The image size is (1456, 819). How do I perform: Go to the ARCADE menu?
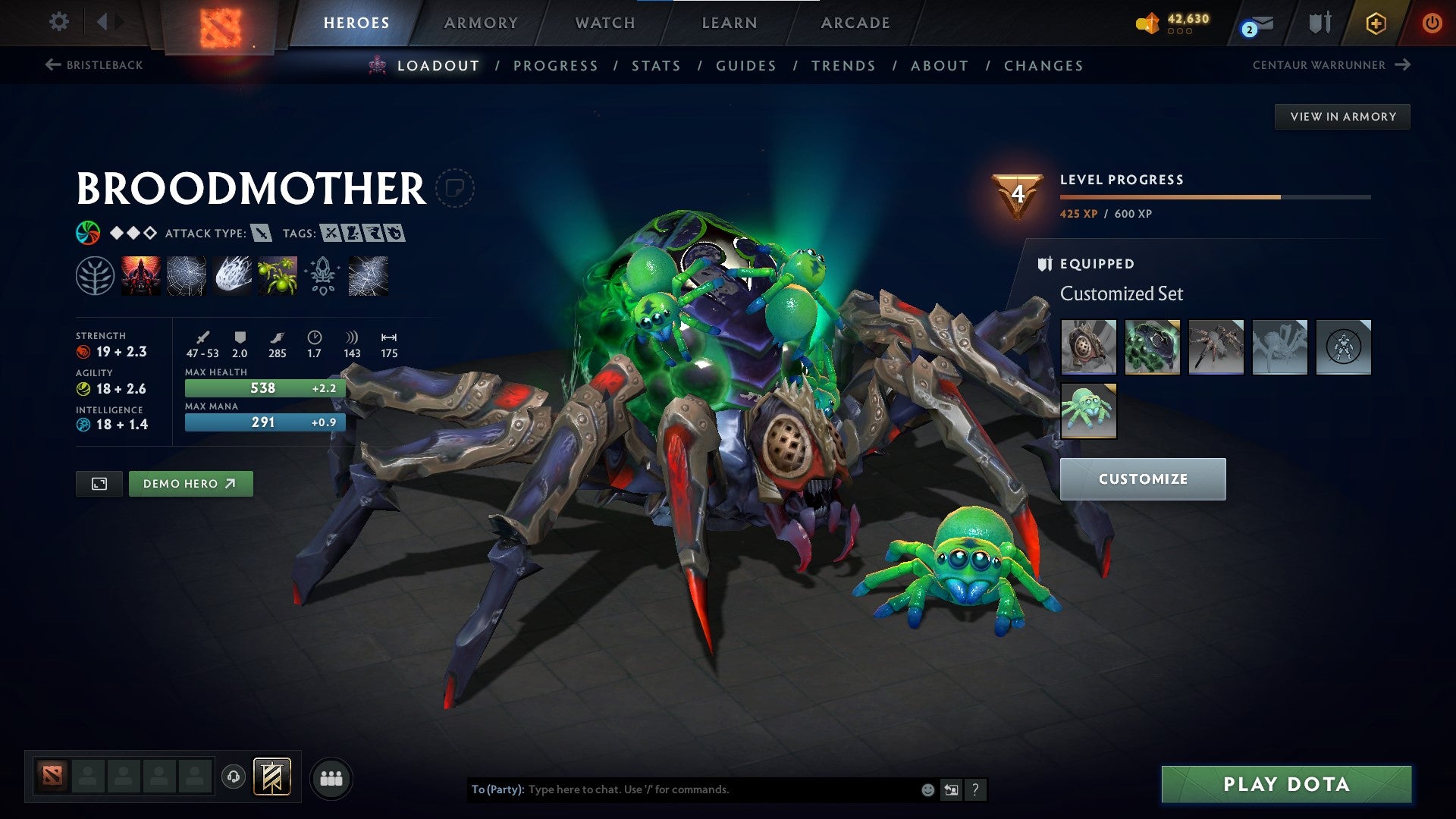[855, 23]
